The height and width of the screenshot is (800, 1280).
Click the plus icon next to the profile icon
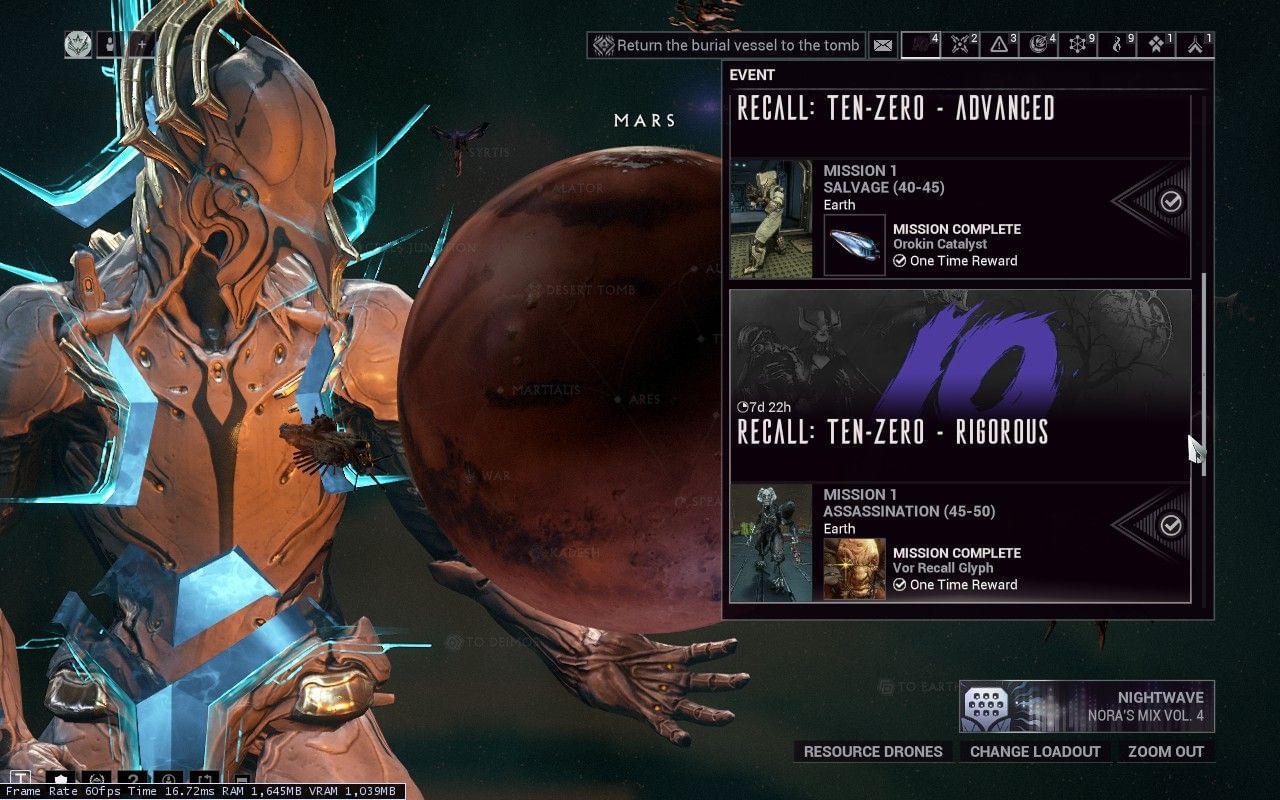click(x=142, y=46)
